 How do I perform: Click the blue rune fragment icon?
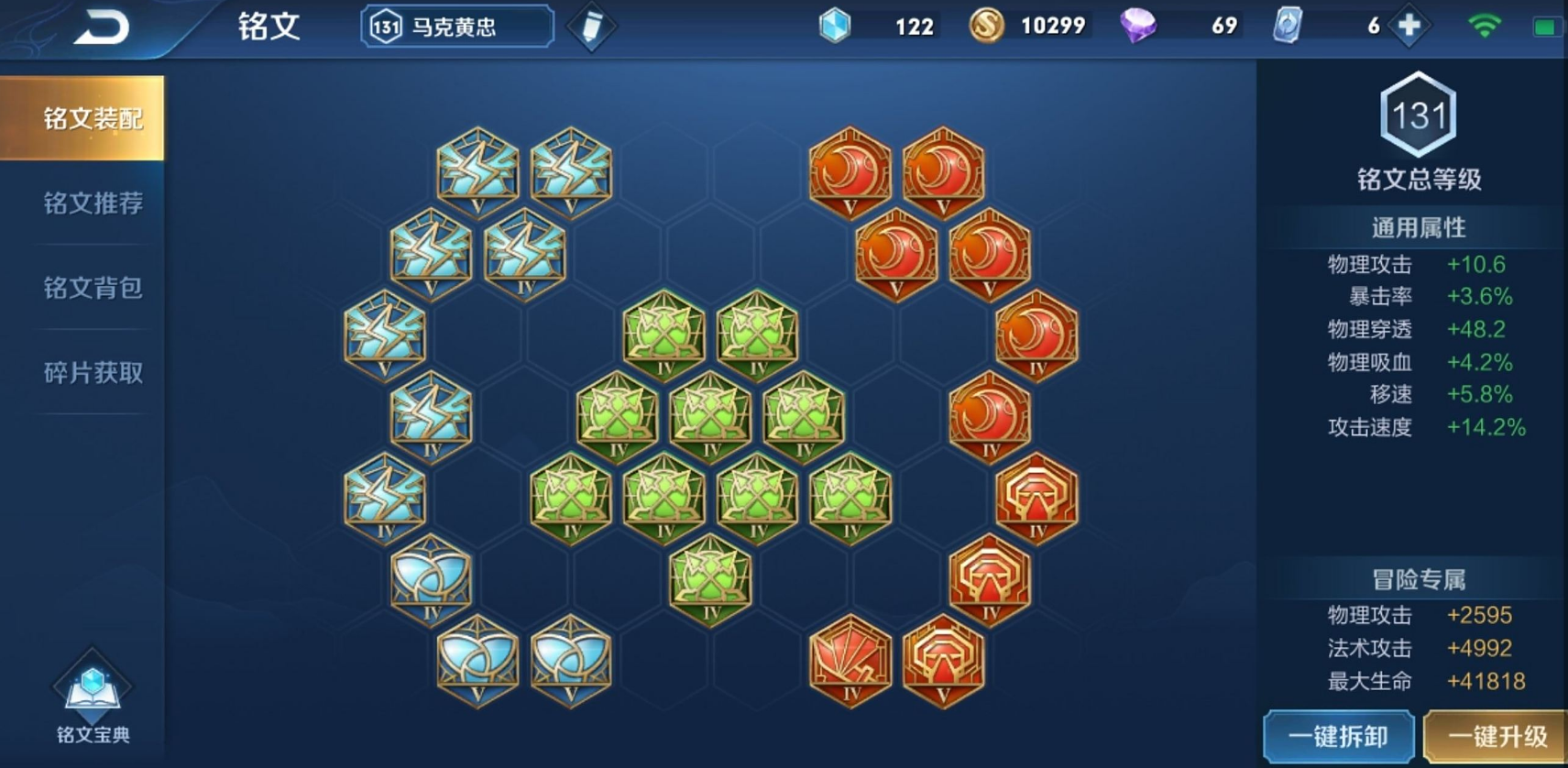[834, 26]
